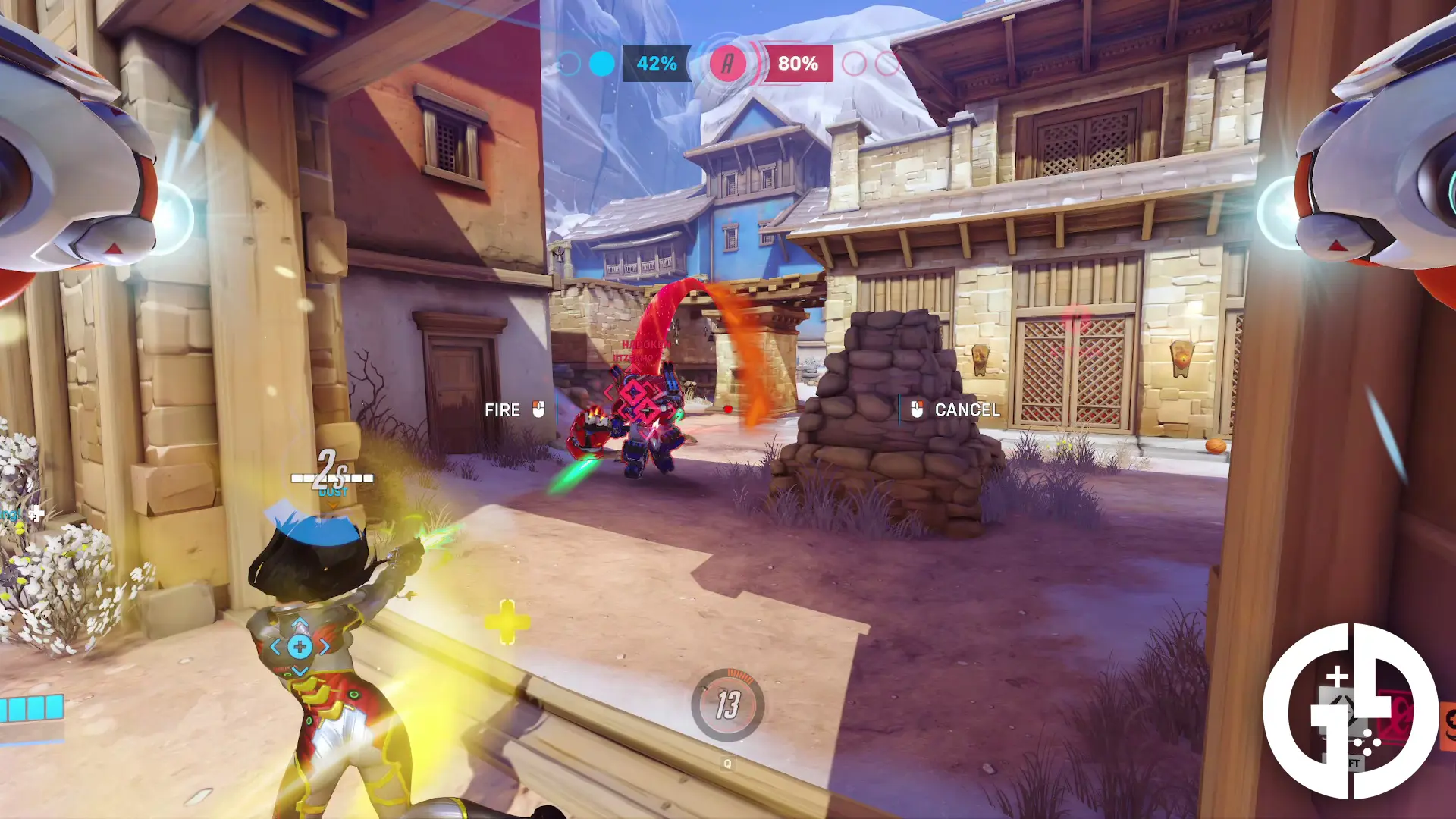
Task: Click the FIRE text prompt
Action: 503,409
